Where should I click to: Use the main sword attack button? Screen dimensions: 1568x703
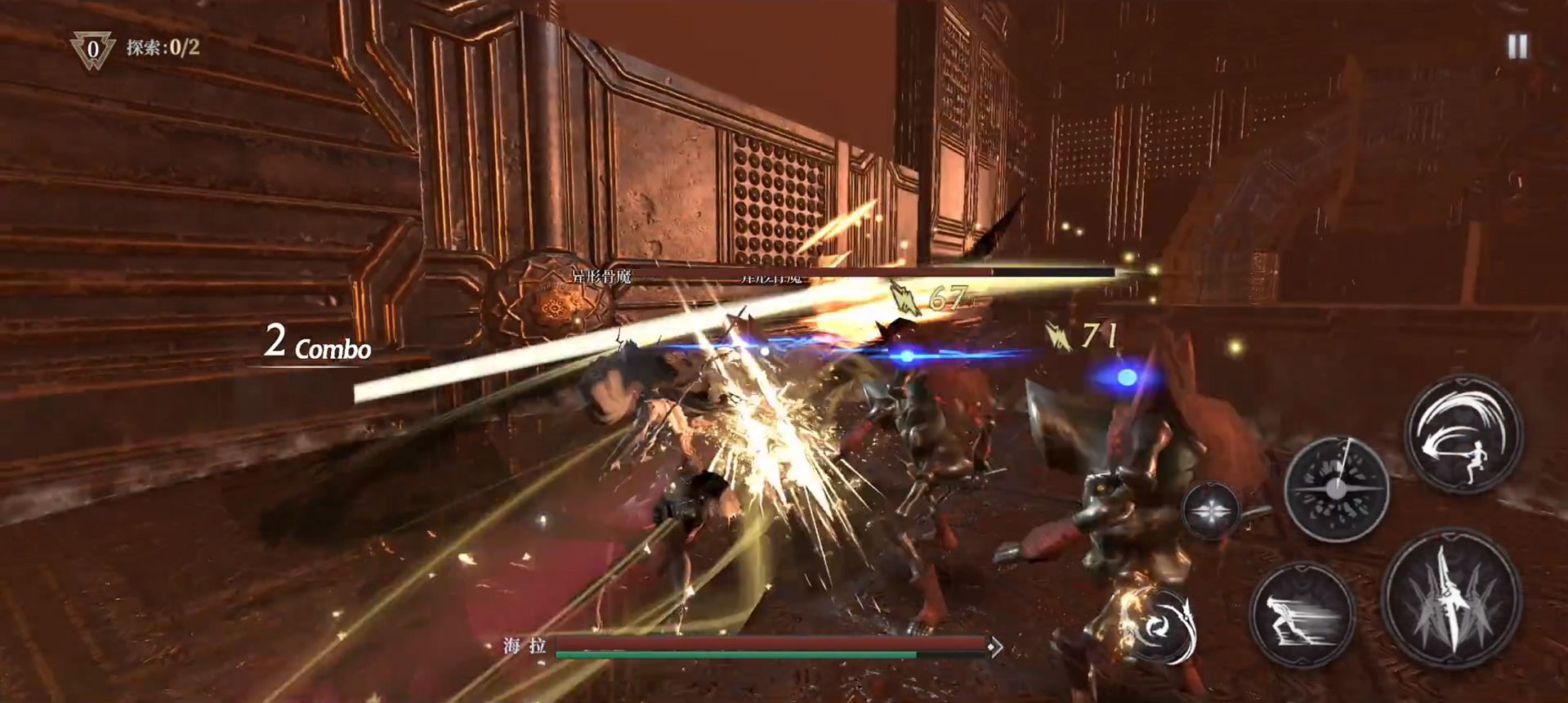click(1452, 600)
